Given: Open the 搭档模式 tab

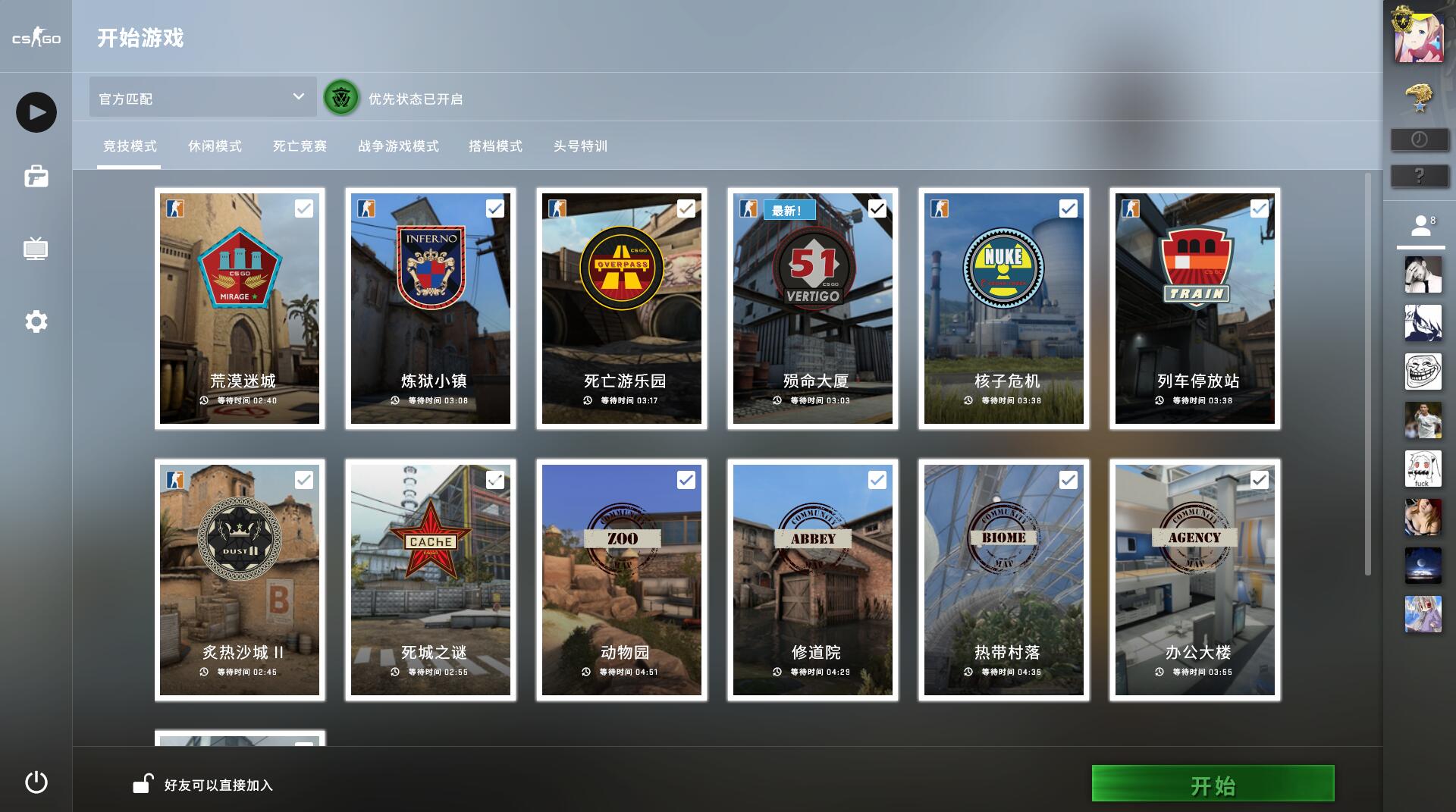Looking at the screenshot, I should [x=496, y=146].
